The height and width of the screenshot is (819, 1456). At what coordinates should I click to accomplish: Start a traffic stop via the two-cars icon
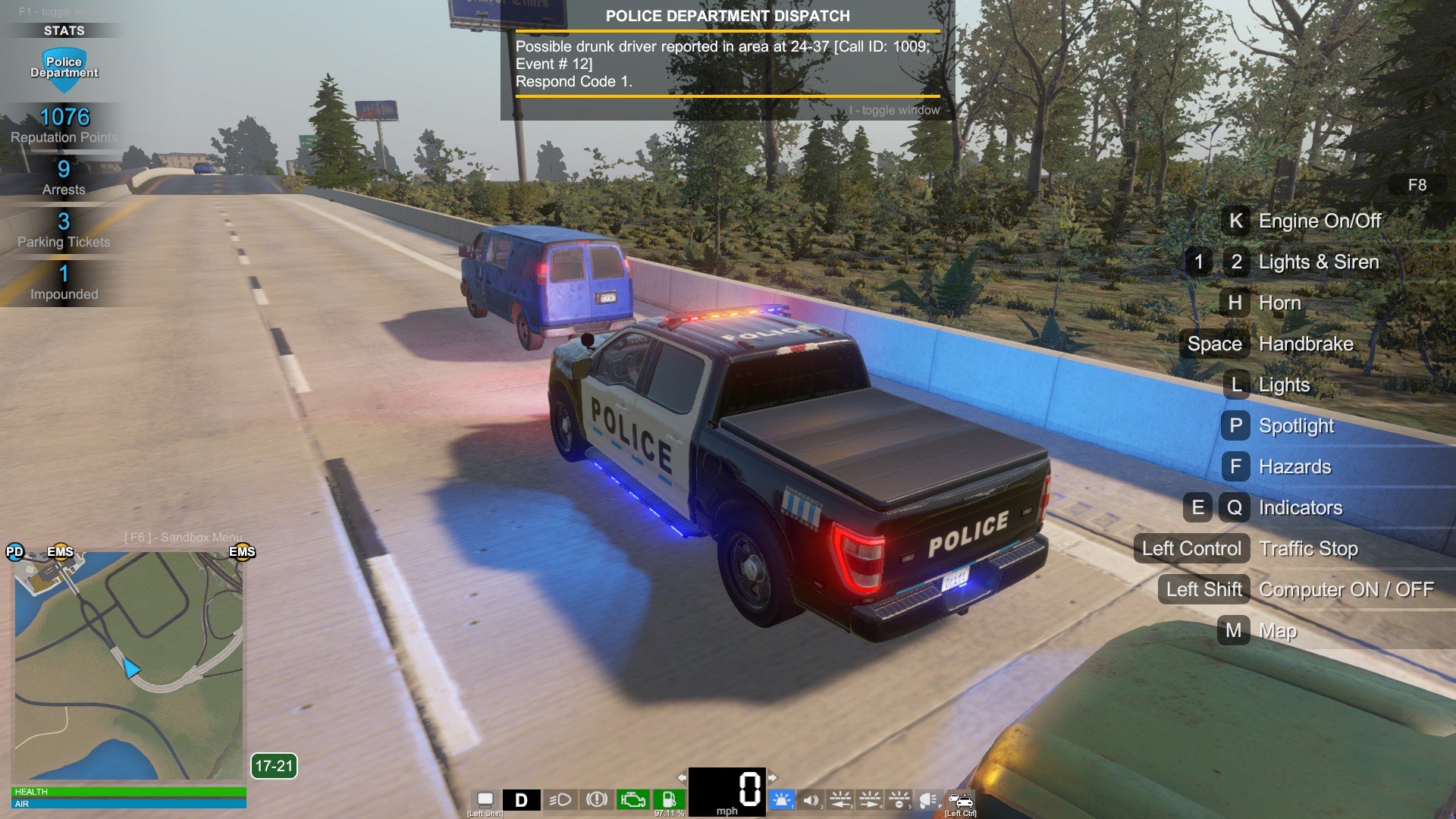[x=960, y=799]
